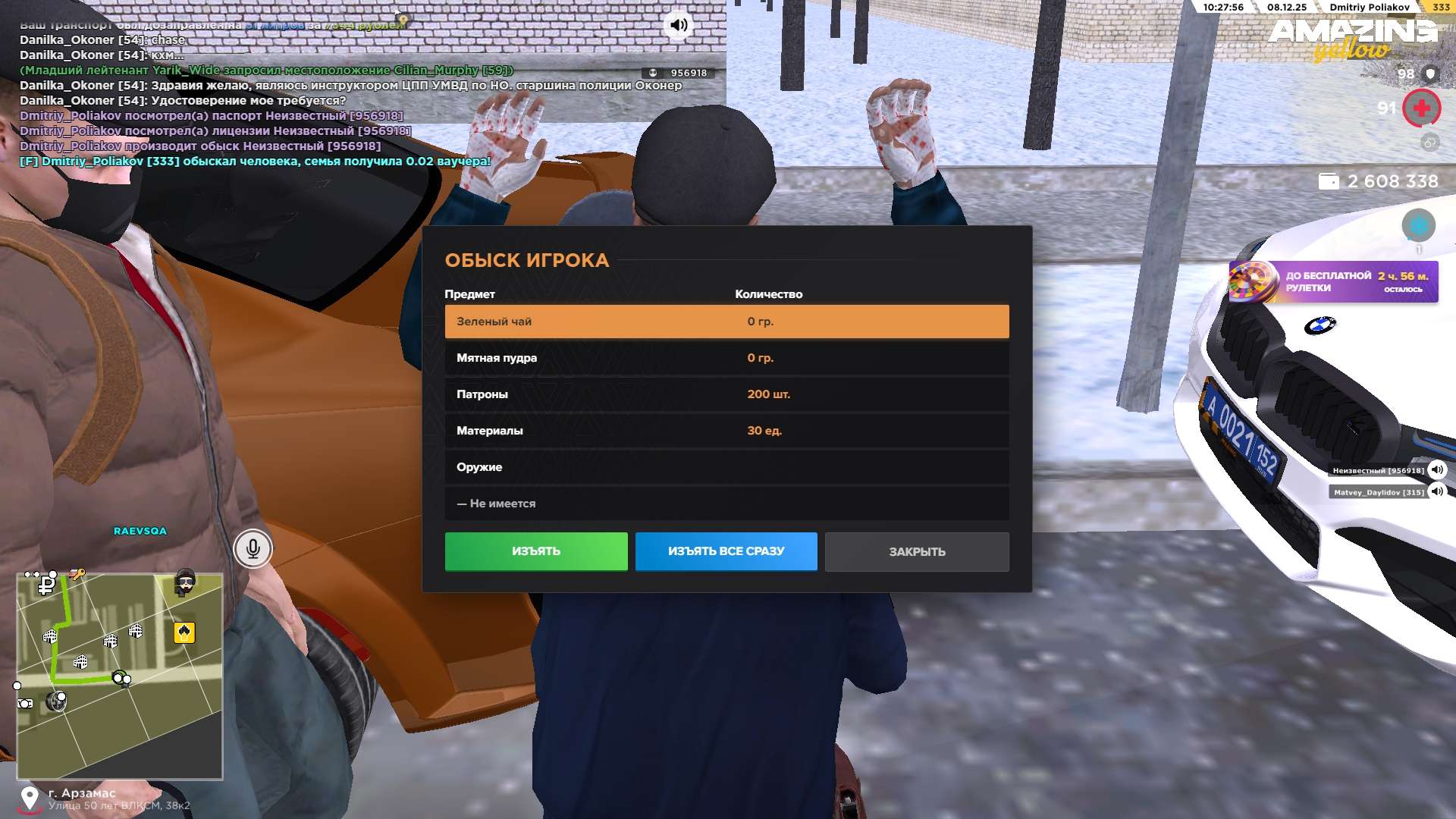The image size is (1456, 819).
Task: Confiscate the selected item with ИЗЪЯТЬ
Action: (536, 551)
